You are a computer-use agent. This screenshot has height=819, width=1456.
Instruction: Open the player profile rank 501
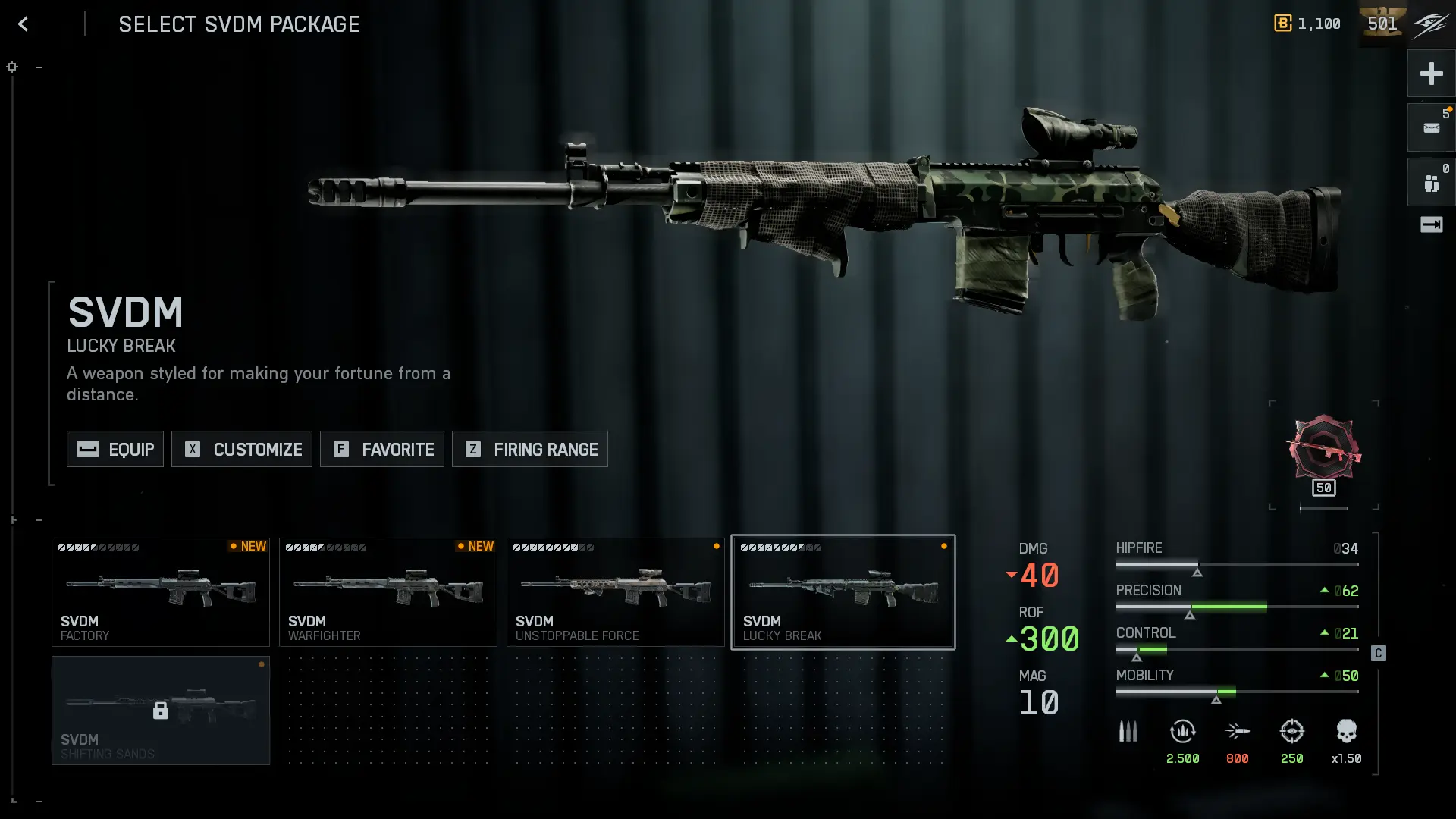[x=1382, y=24]
